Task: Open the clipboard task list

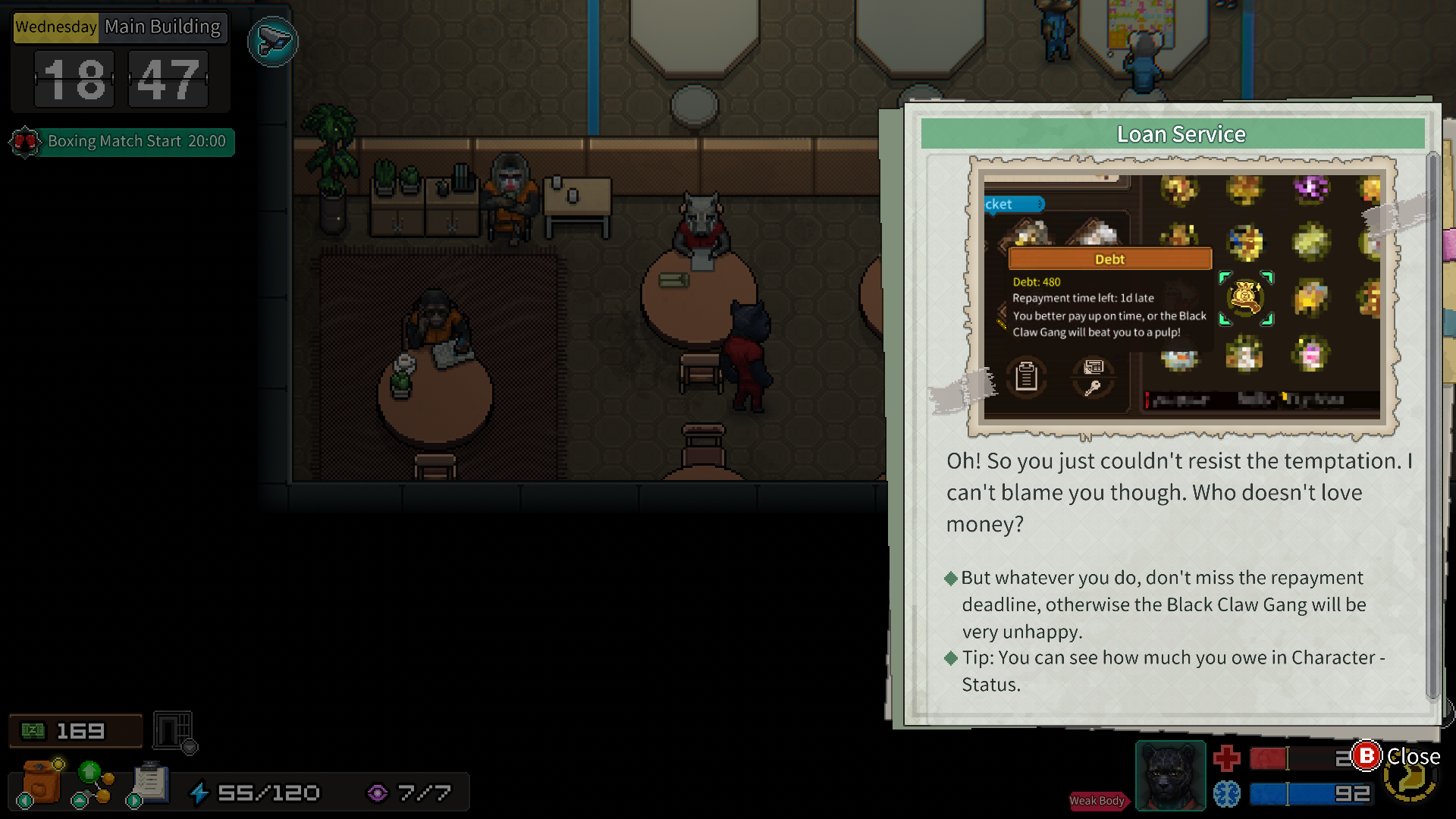Action: tap(149, 783)
